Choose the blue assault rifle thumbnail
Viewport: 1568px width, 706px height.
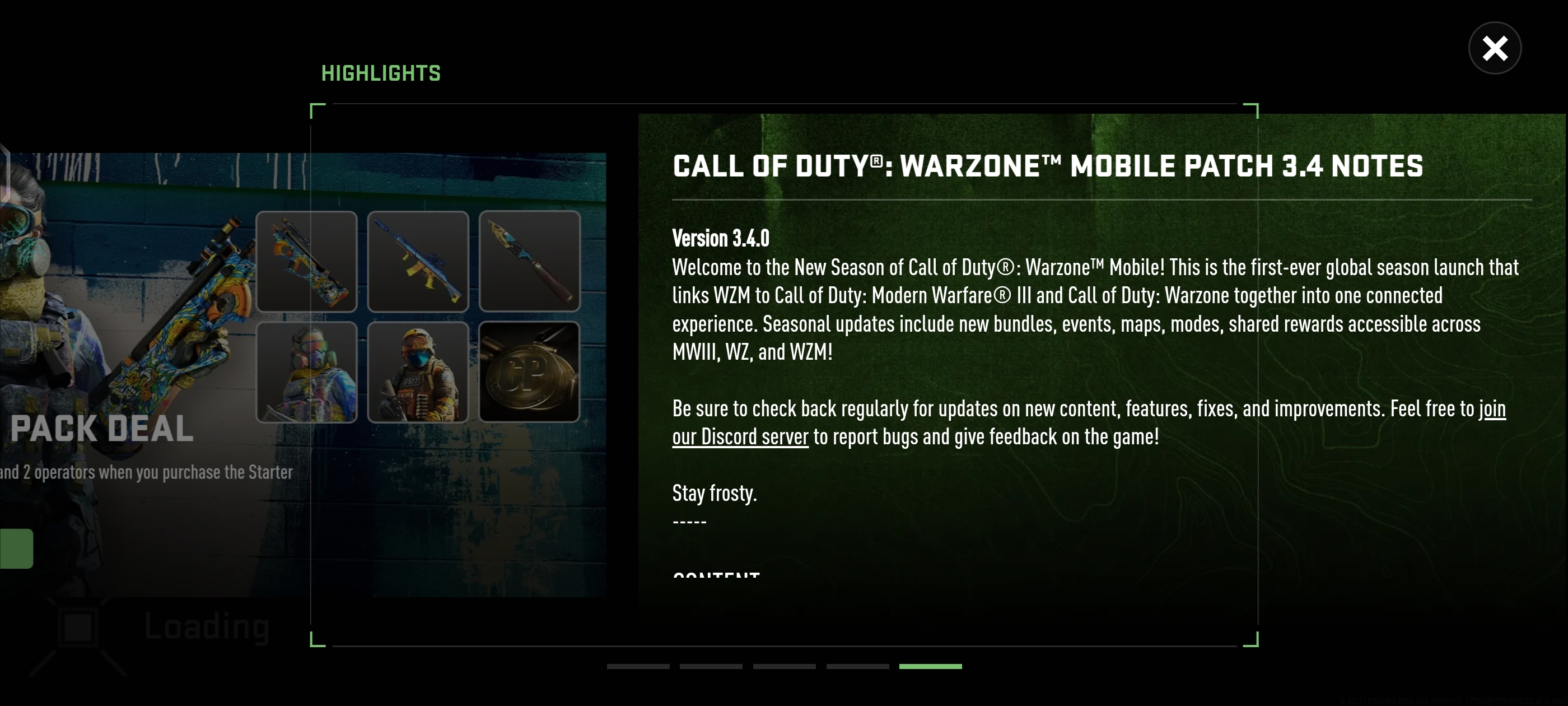click(x=418, y=261)
